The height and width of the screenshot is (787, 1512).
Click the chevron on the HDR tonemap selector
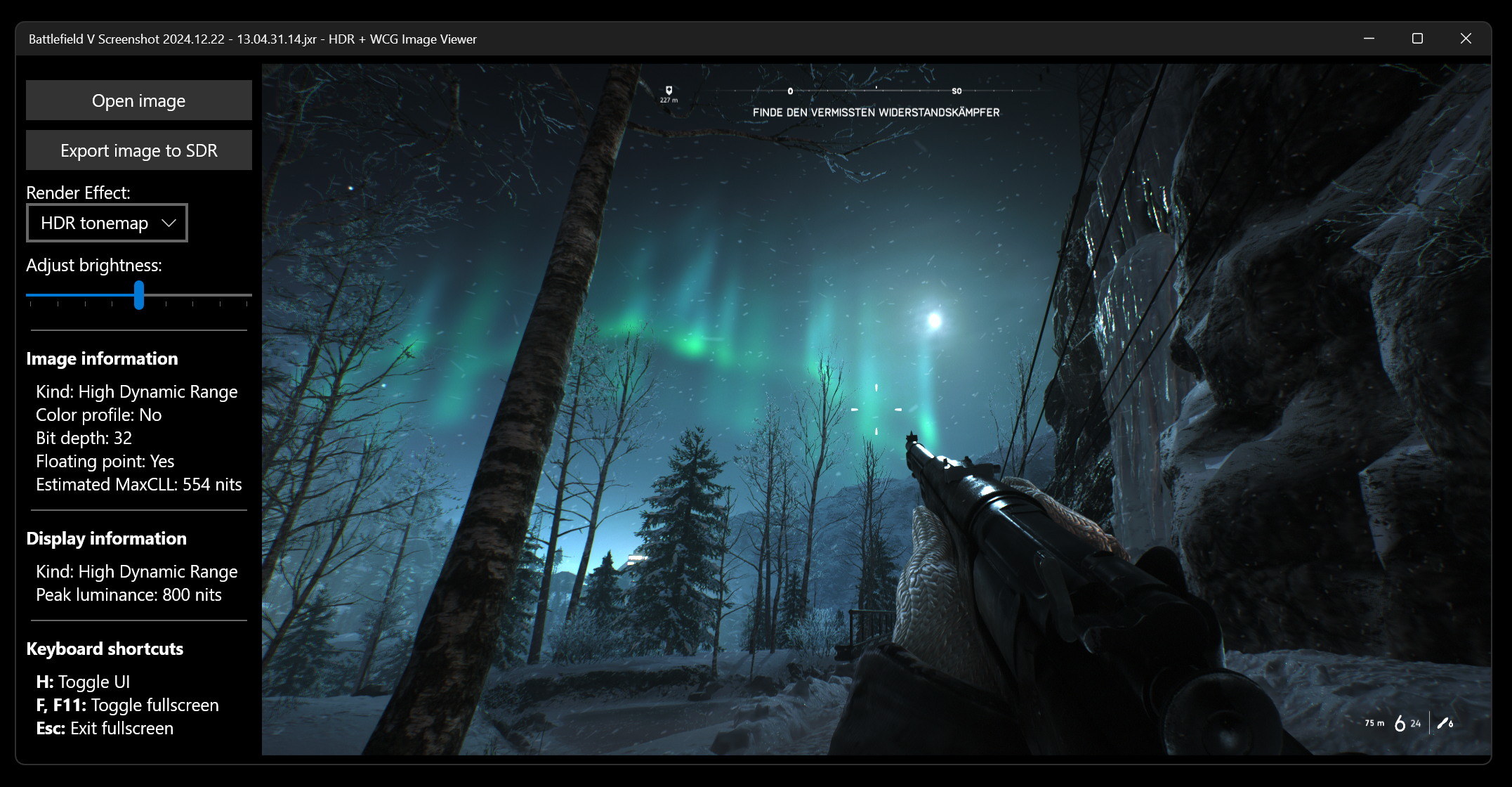[169, 223]
